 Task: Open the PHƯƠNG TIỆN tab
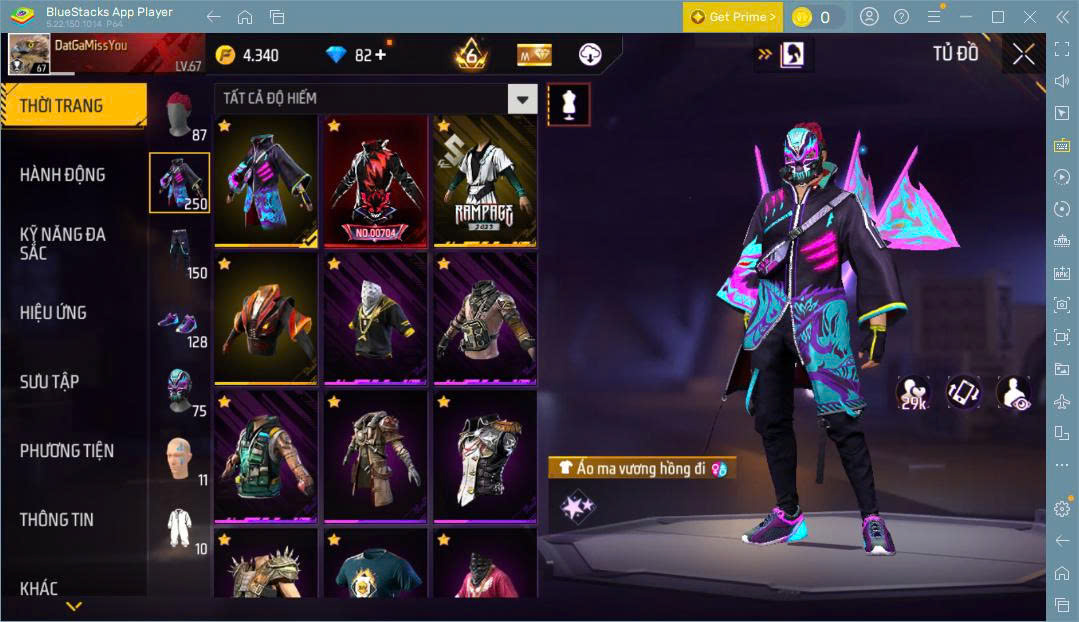coord(67,451)
